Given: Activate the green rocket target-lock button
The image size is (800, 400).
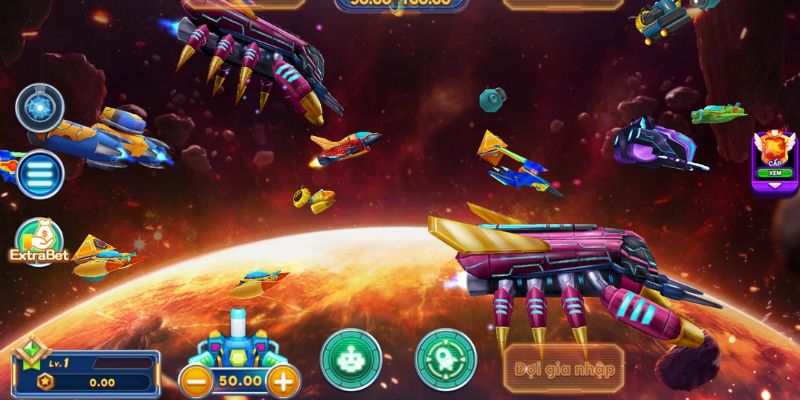Looking at the screenshot, I should (x=444, y=358).
